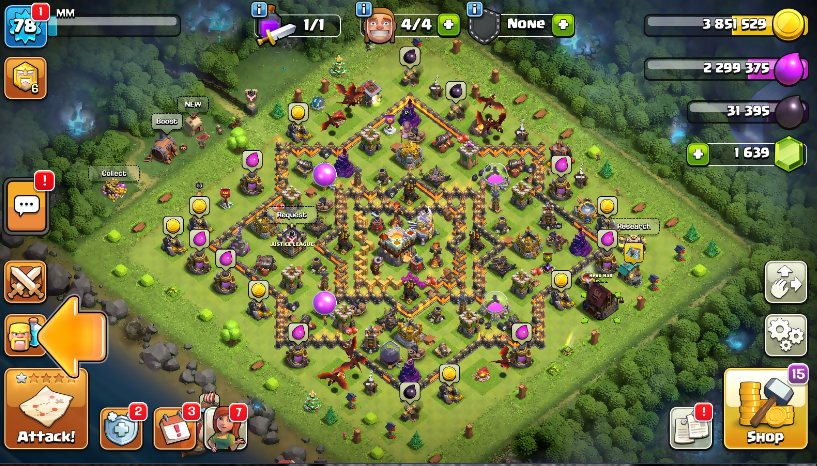The image size is (817, 466).
Task: Add a builder using the plus button
Action: tap(448, 25)
